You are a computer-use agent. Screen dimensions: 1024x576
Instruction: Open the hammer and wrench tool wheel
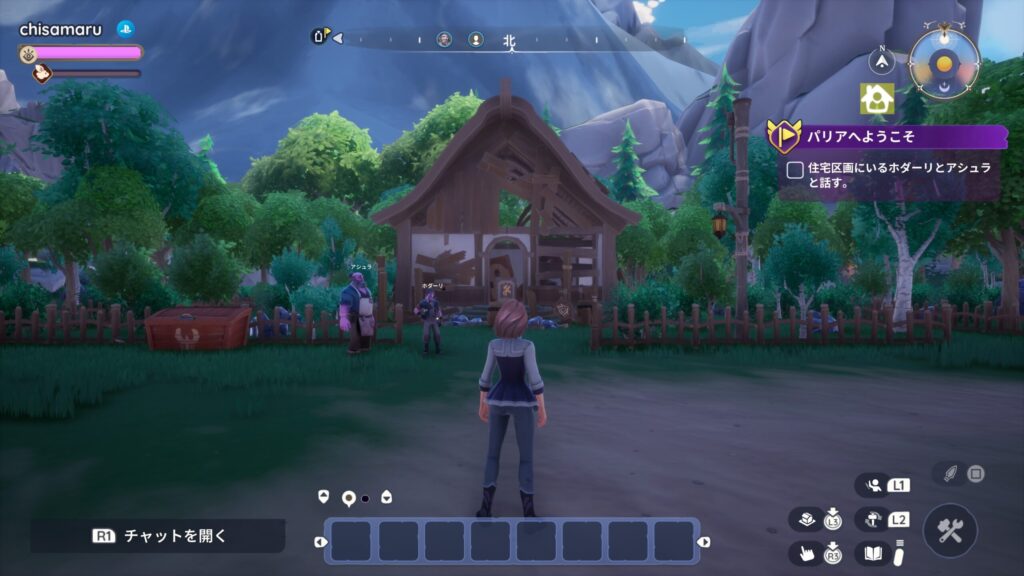[x=950, y=530]
